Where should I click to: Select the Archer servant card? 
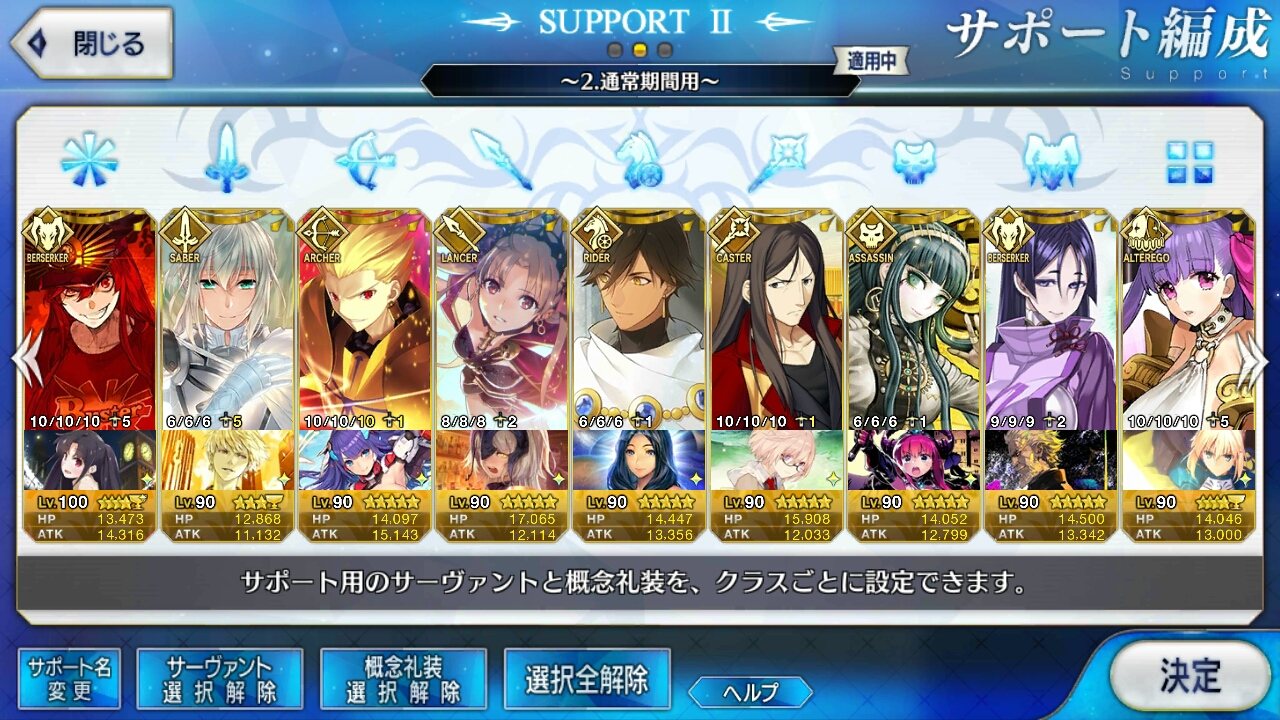[364, 320]
